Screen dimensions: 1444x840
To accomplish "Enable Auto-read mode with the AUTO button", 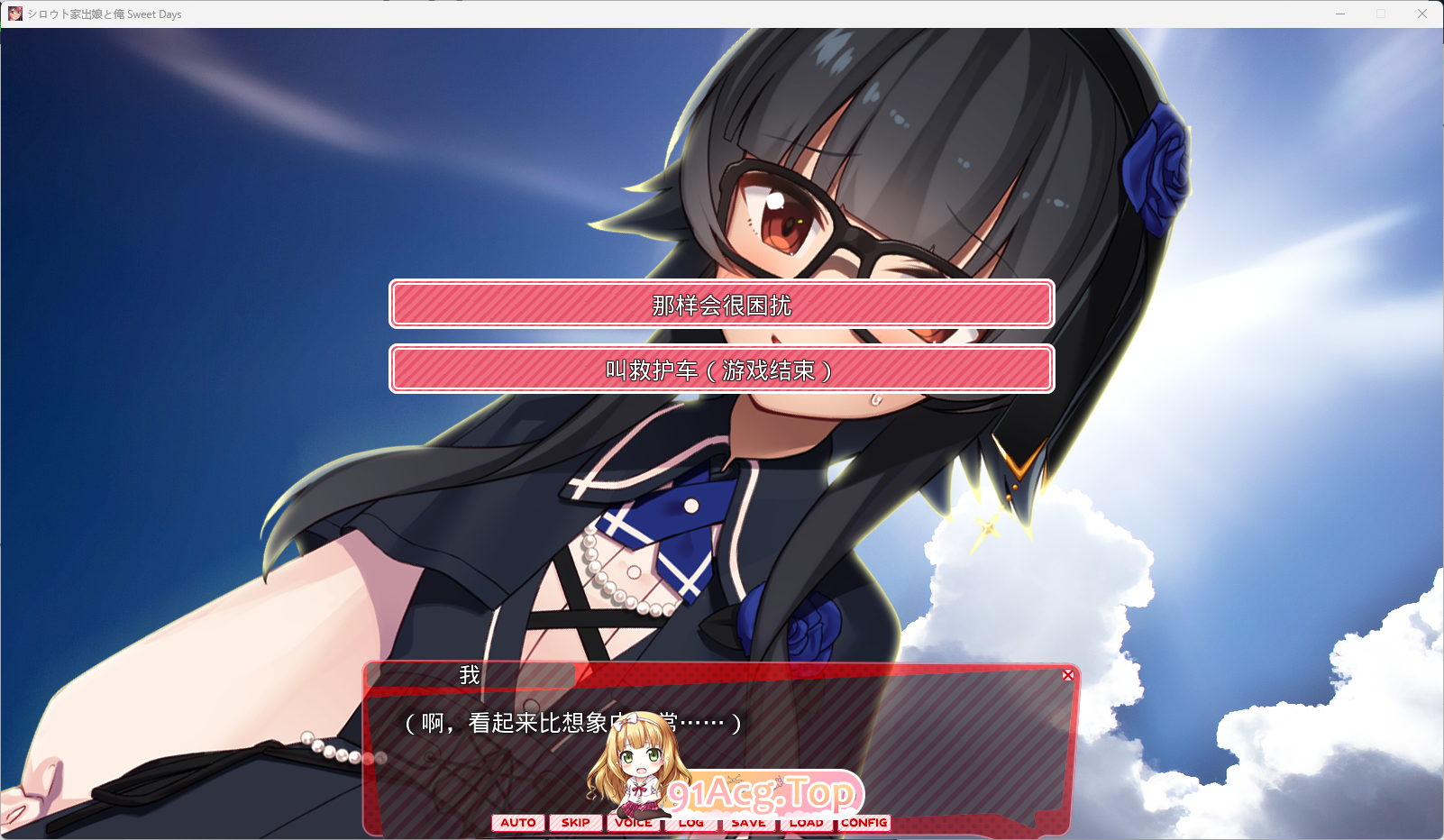I will [x=517, y=822].
